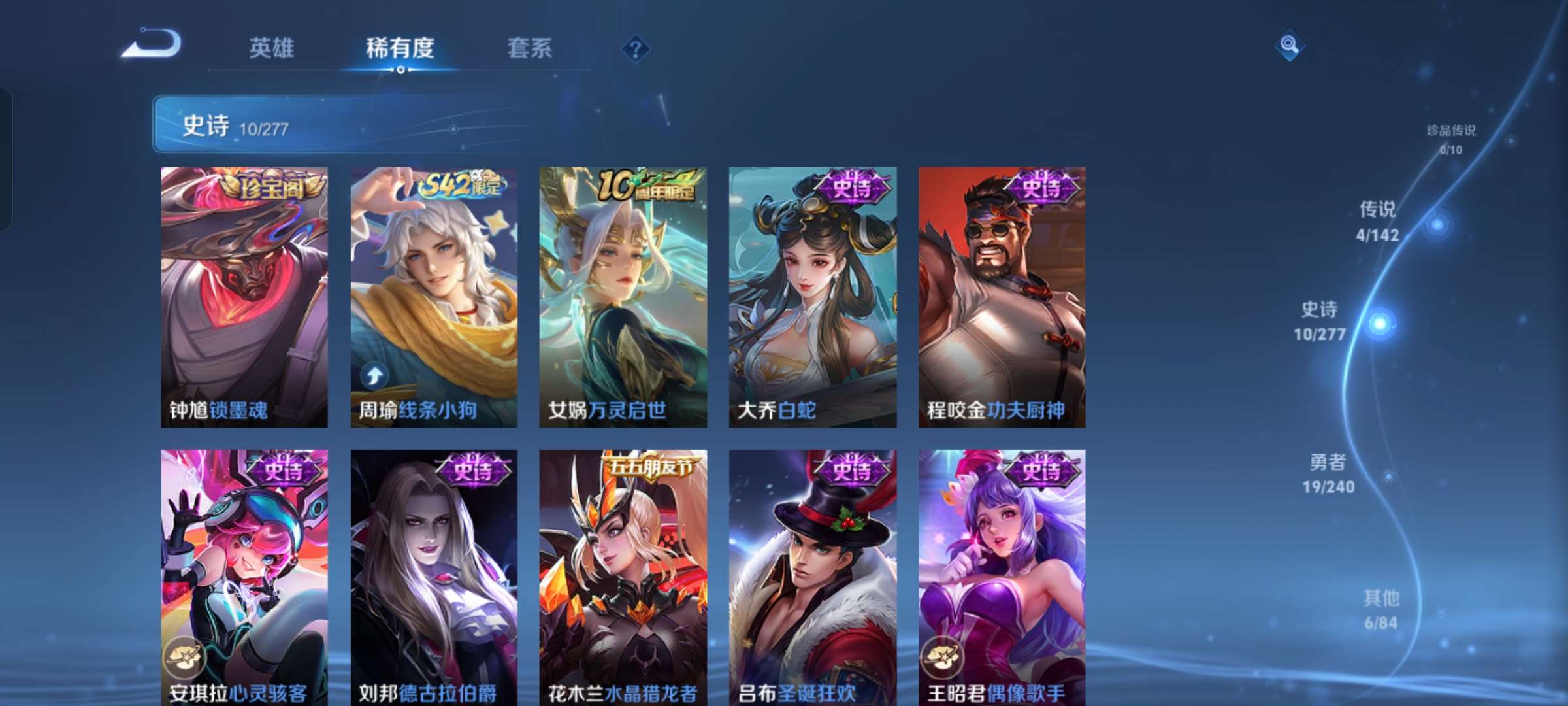Viewport: 1568px width, 706px height.
Task: Switch to the 套系 tab
Action: (531, 48)
